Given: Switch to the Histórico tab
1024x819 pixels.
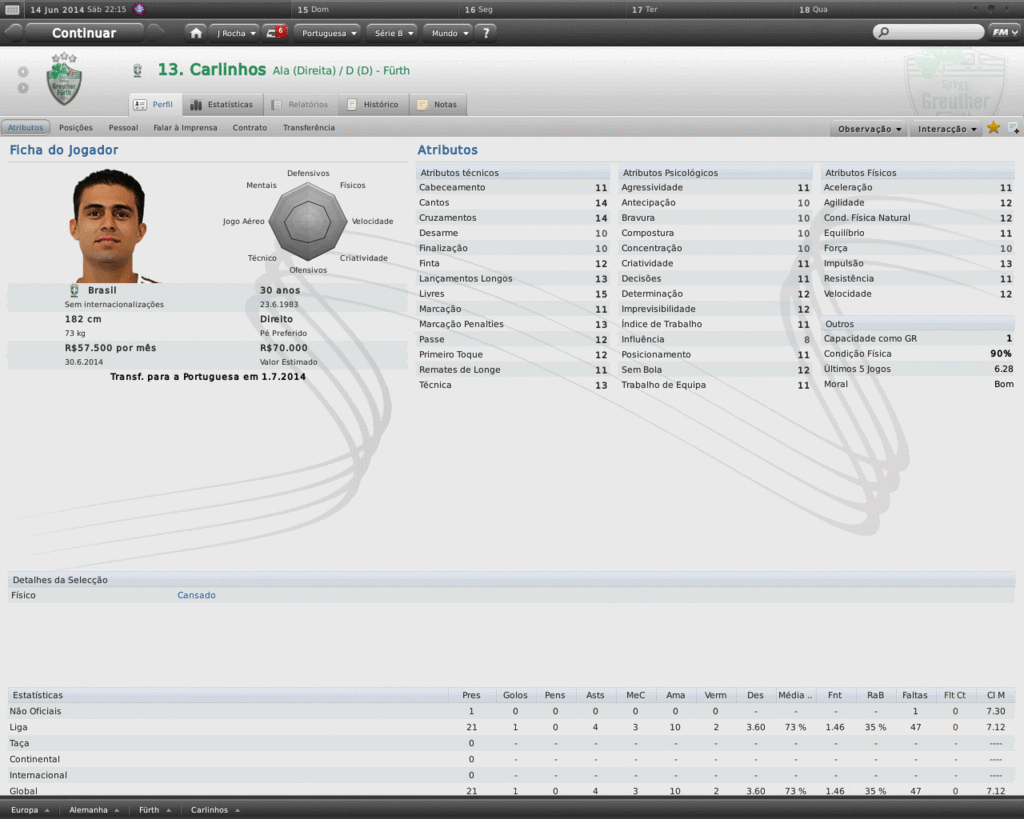Looking at the screenshot, I should pos(373,104).
